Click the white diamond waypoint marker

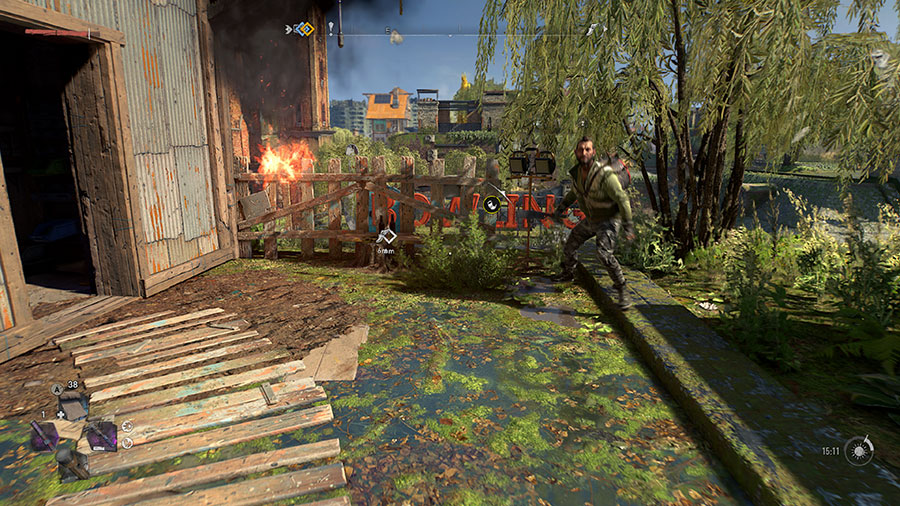click(x=387, y=237)
